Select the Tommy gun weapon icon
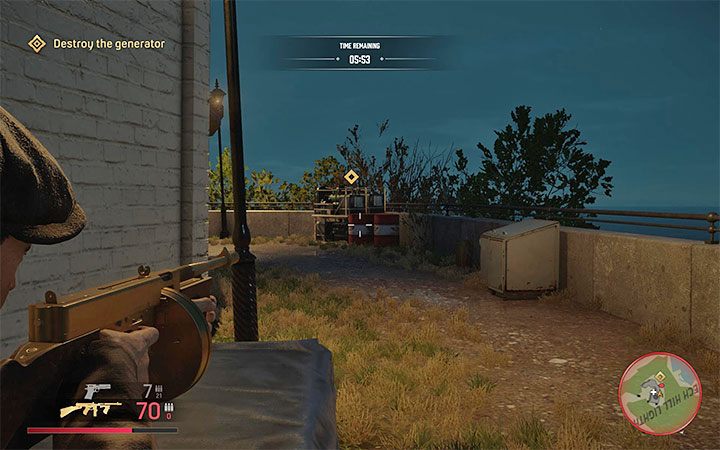The image size is (720, 450). click(91, 409)
